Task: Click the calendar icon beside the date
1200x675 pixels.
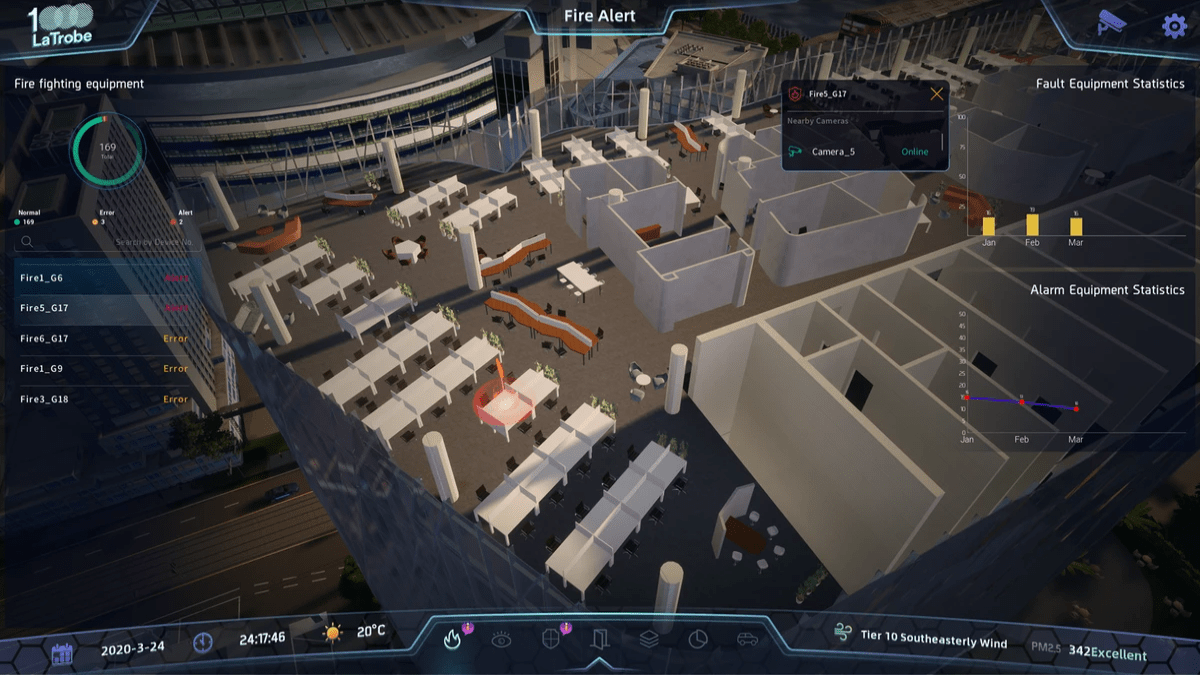Action: tap(62, 654)
